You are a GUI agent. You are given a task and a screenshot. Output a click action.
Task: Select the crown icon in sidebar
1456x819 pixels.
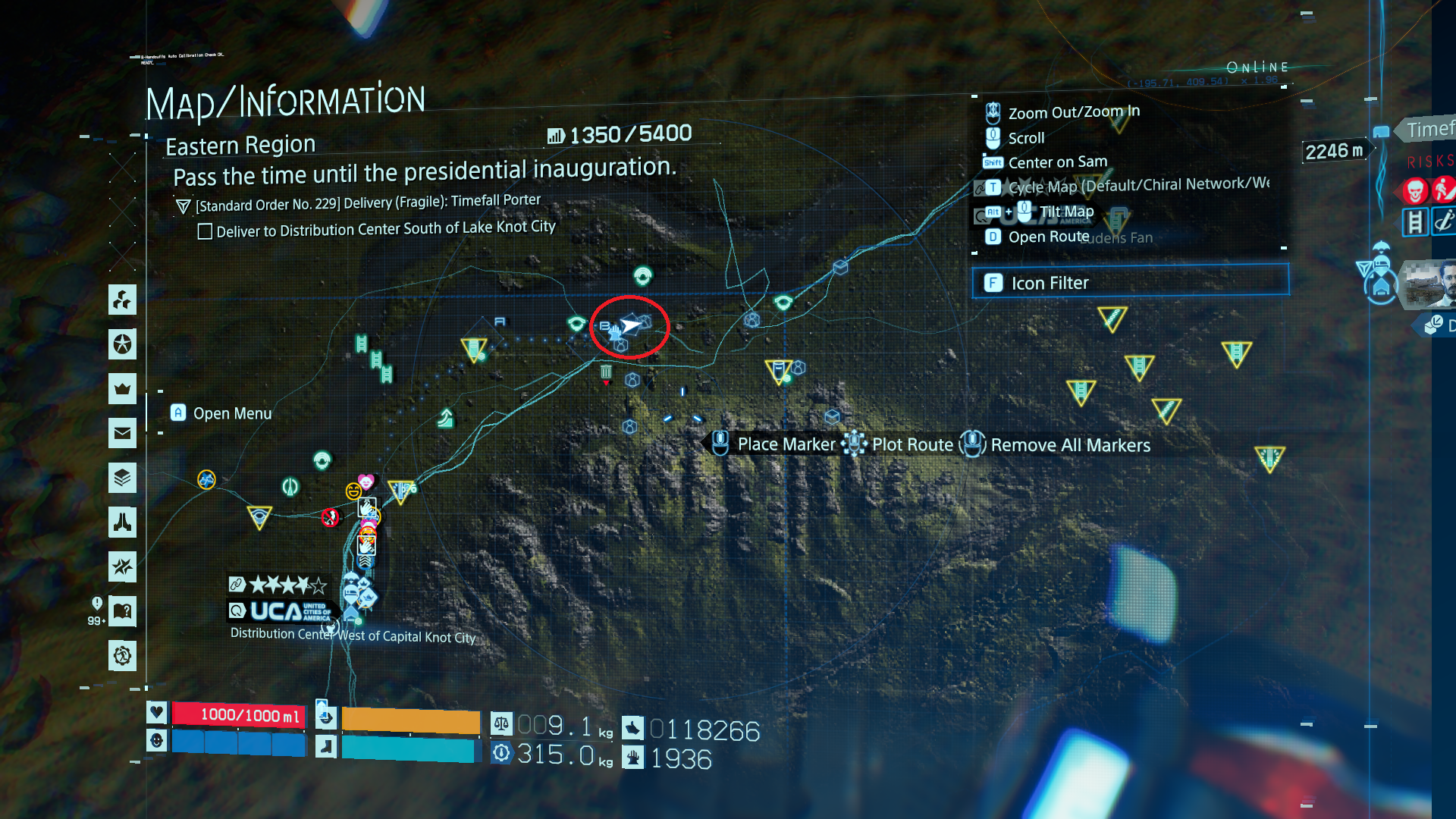click(x=122, y=389)
